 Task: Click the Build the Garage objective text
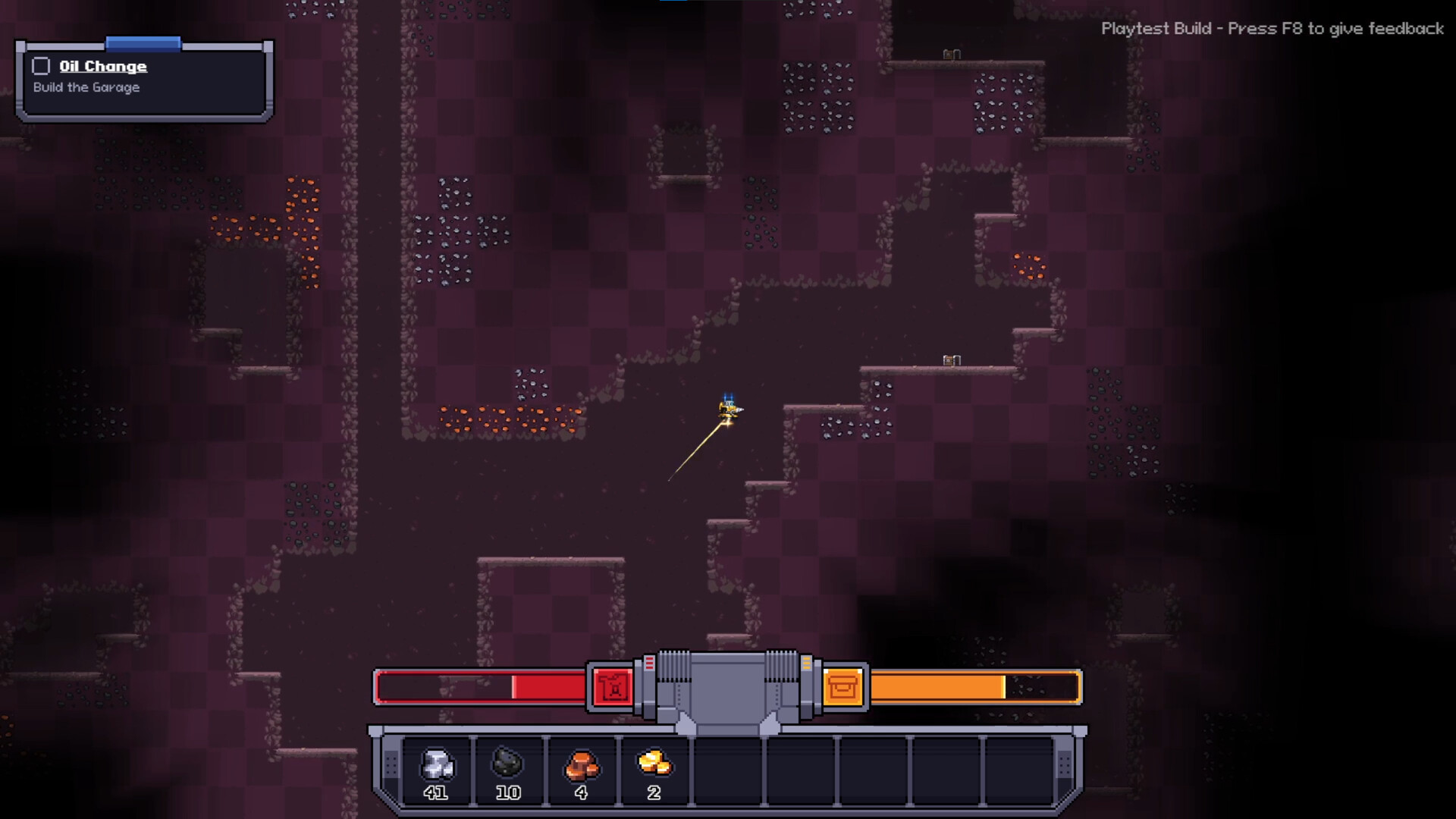(85, 87)
